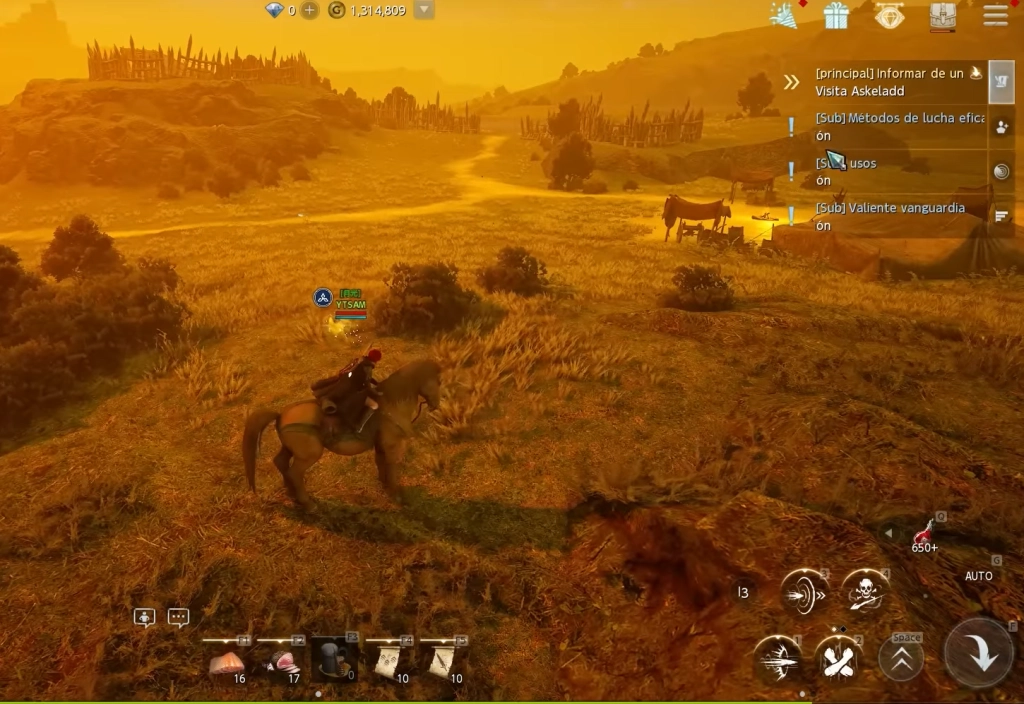Use the red health potion
Screen dimensions: 1024x704
[924, 533]
